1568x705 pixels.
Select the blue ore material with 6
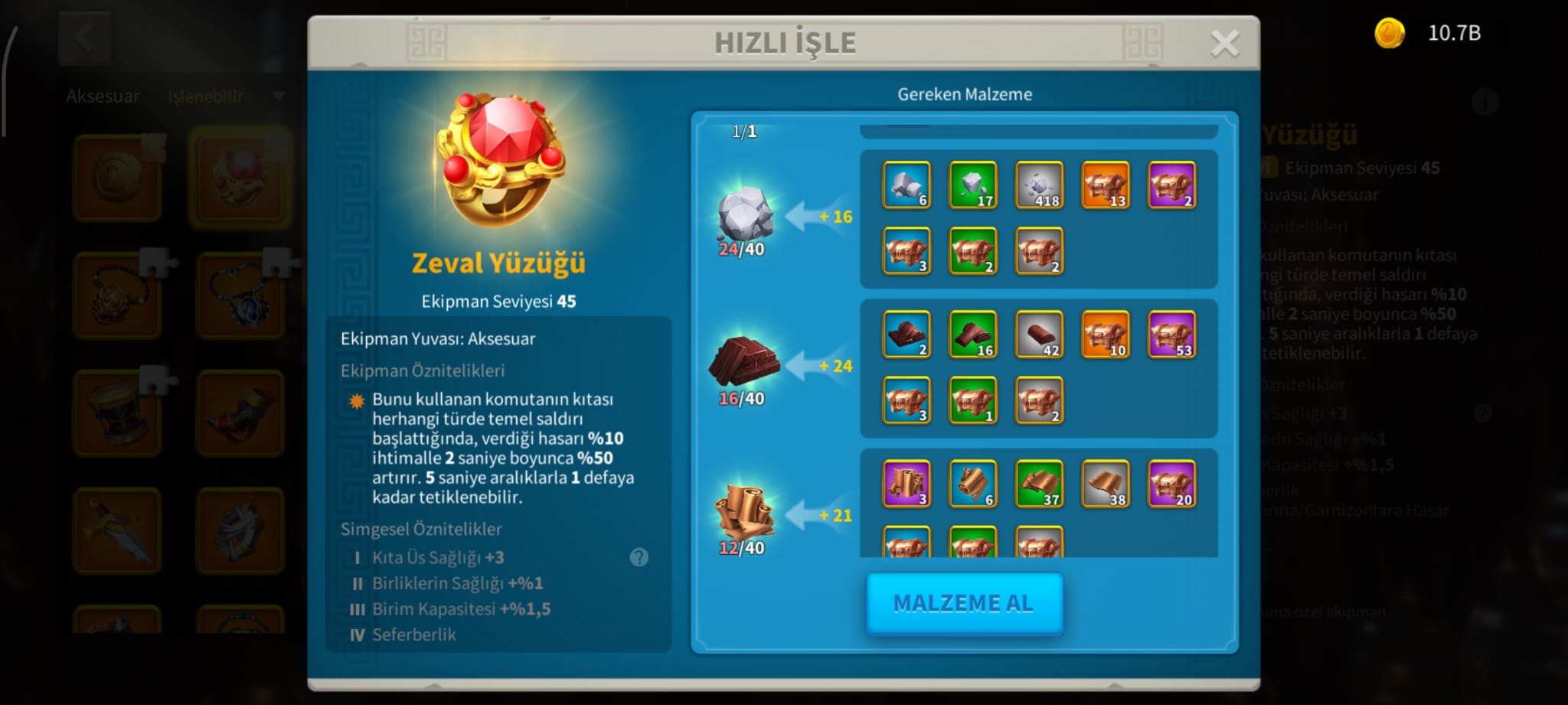click(906, 185)
